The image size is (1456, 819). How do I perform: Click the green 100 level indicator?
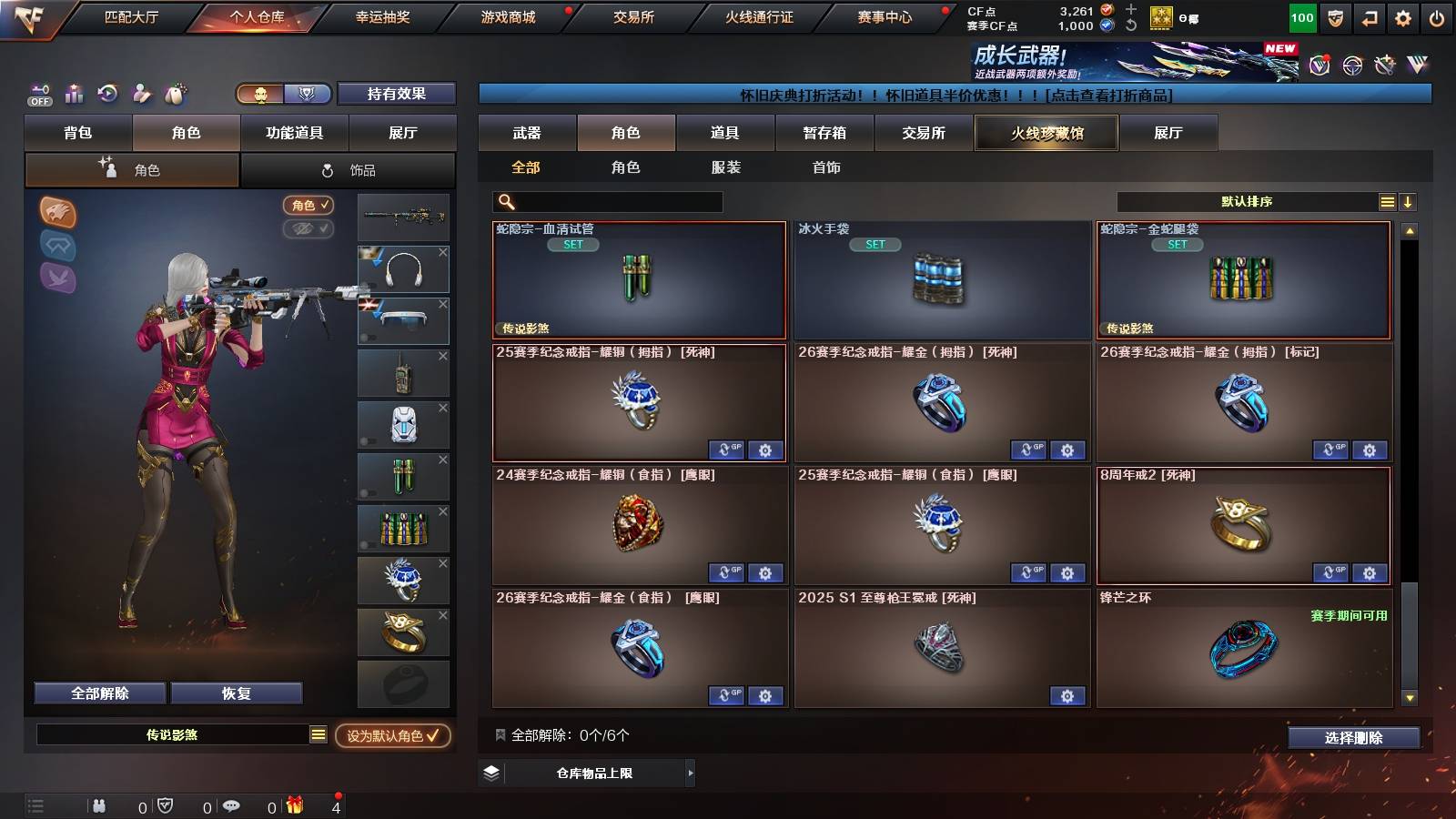[x=1301, y=16]
